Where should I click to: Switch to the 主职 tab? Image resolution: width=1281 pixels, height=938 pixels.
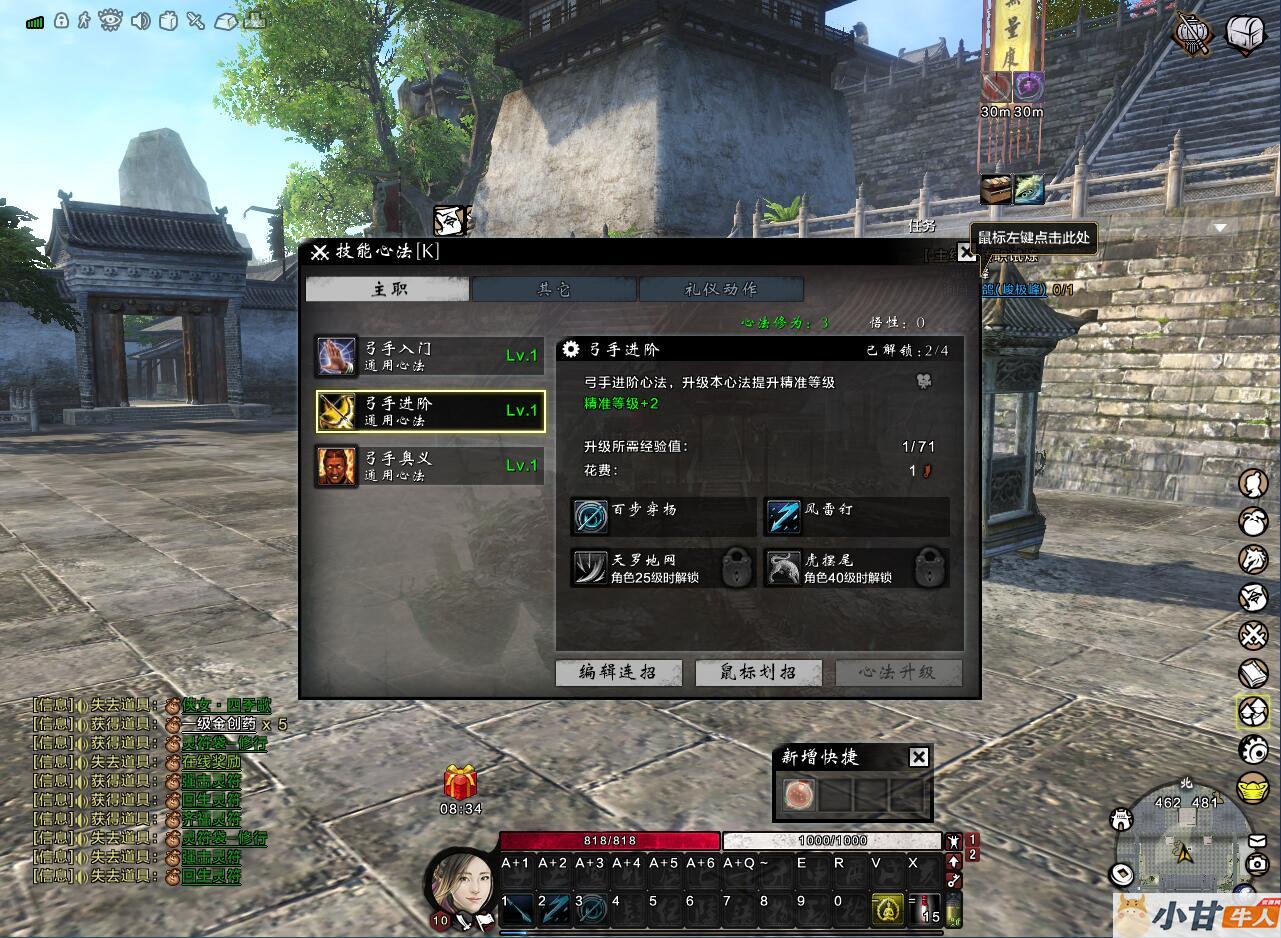pos(387,289)
